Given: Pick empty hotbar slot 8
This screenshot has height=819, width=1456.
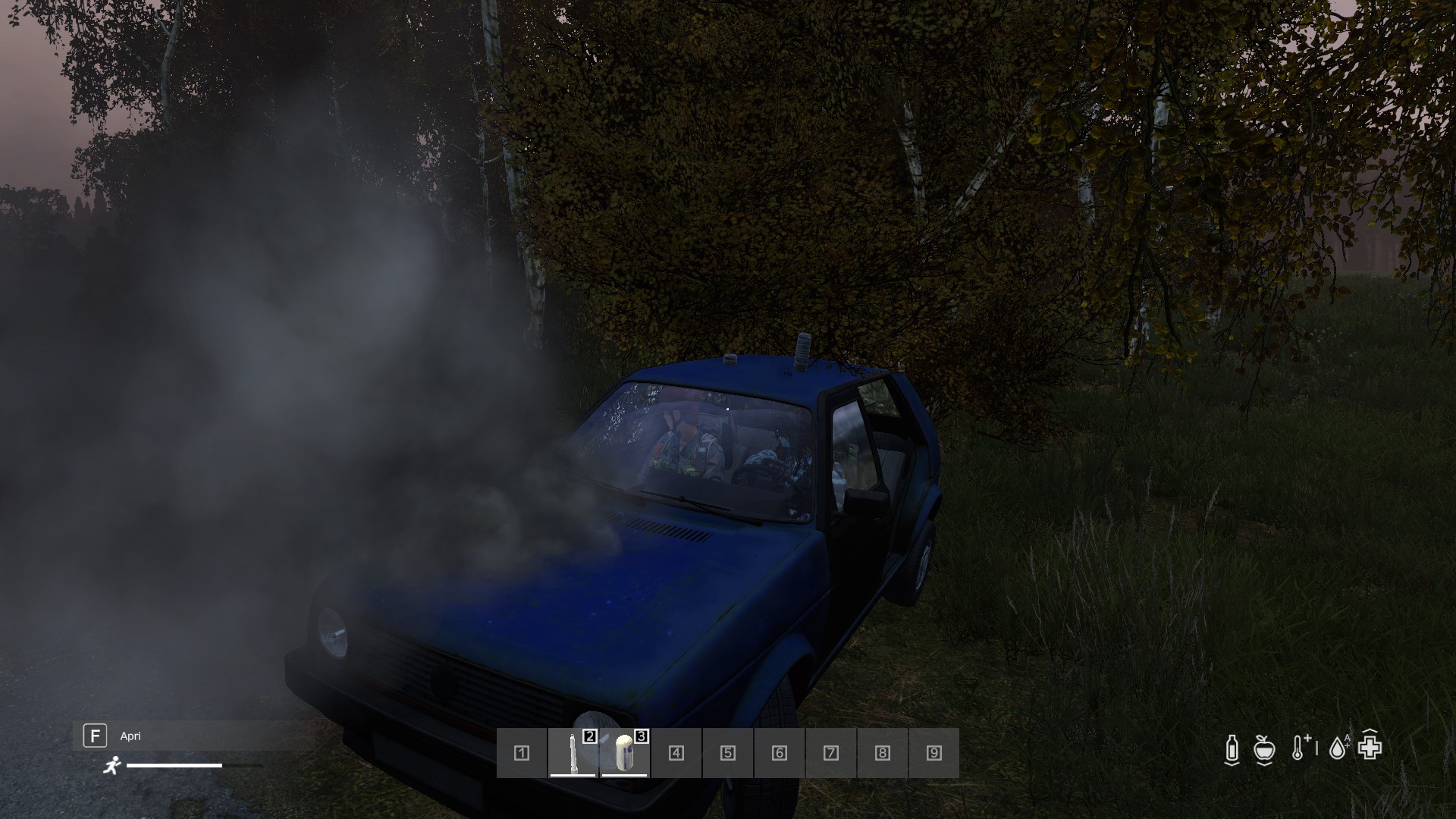Looking at the screenshot, I should click(x=883, y=753).
